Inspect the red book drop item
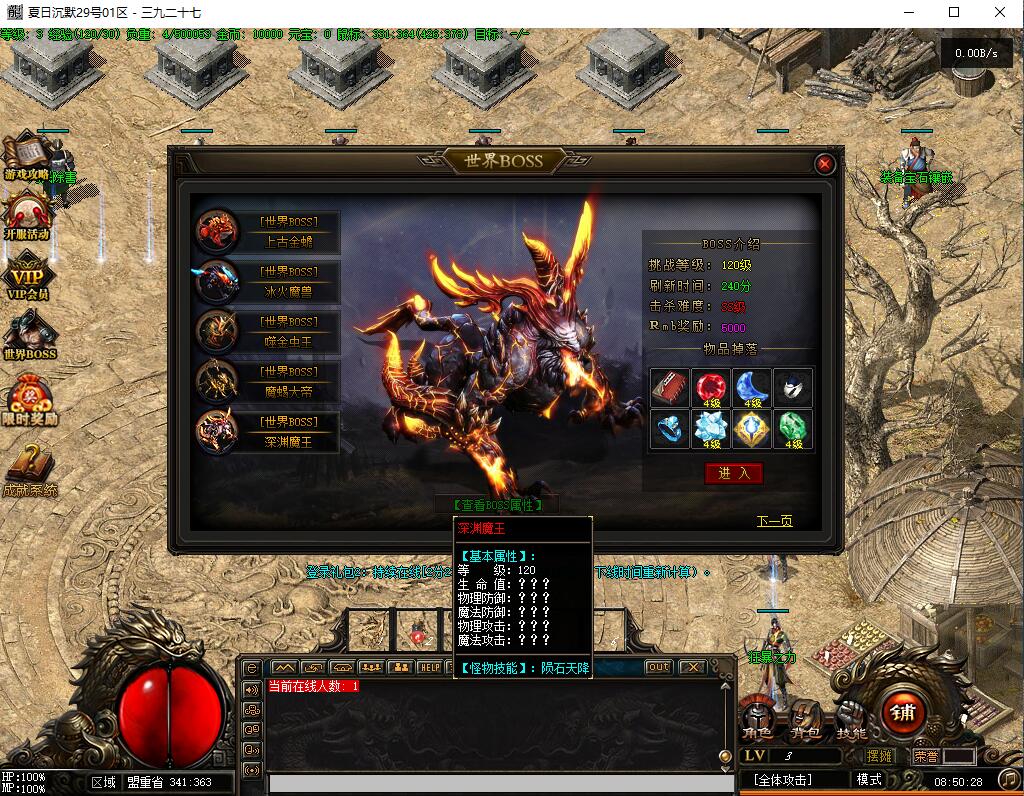Image resolution: width=1024 pixels, height=796 pixels. click(669, 387)
